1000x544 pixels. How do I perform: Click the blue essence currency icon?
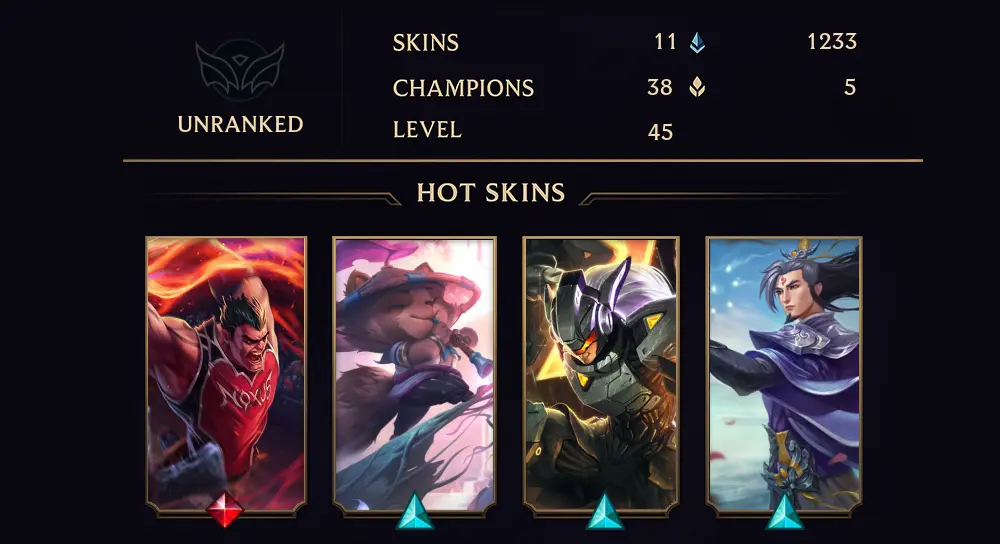[697, 42]
